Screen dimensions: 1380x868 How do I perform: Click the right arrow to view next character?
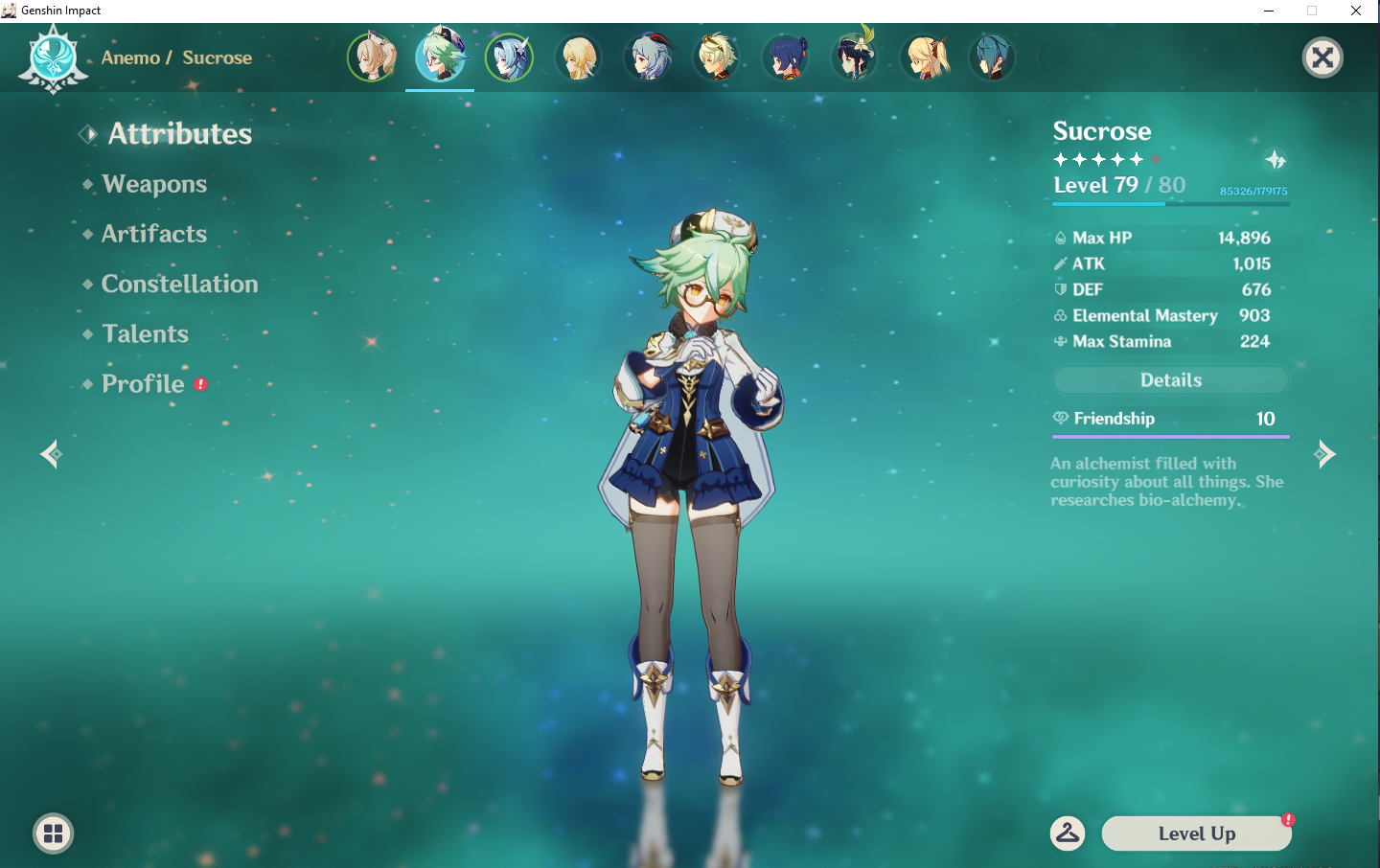click(x=1326, y=453)
